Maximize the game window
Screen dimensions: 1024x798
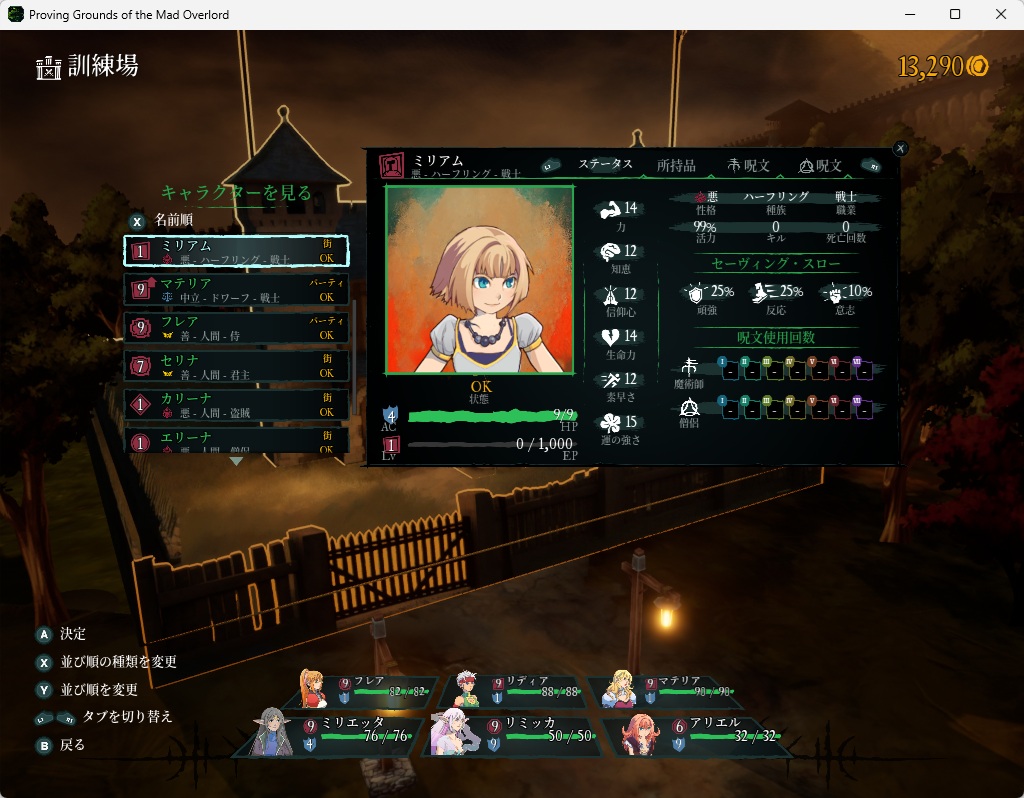click(x=955, y=14)
